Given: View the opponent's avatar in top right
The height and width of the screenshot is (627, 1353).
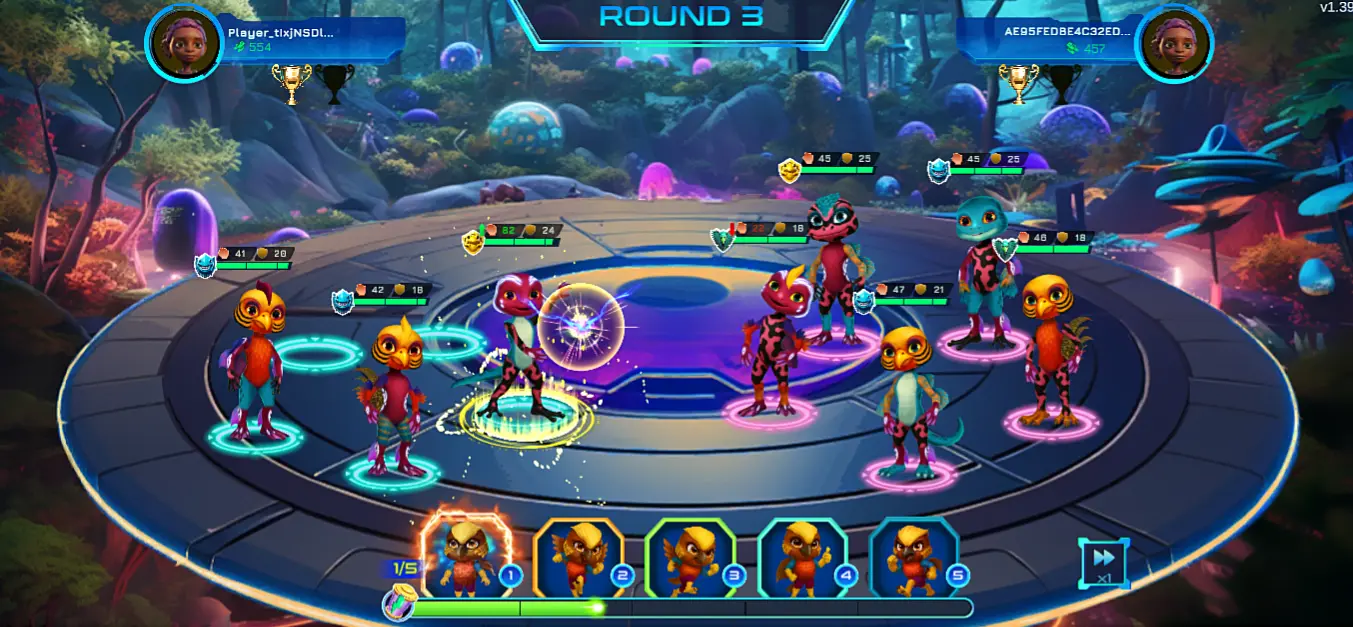Looking at the screenshot, I should [x=1173, y=43].
